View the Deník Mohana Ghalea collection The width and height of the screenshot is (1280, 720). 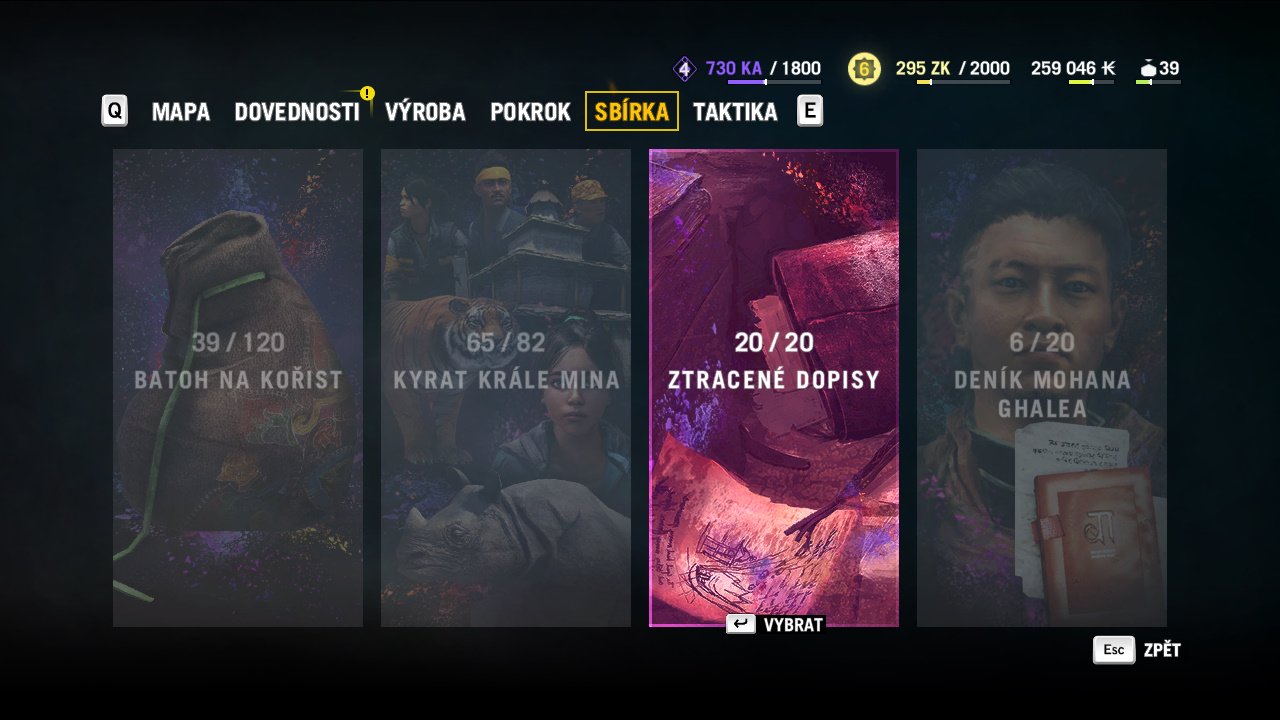point(1042,388)
